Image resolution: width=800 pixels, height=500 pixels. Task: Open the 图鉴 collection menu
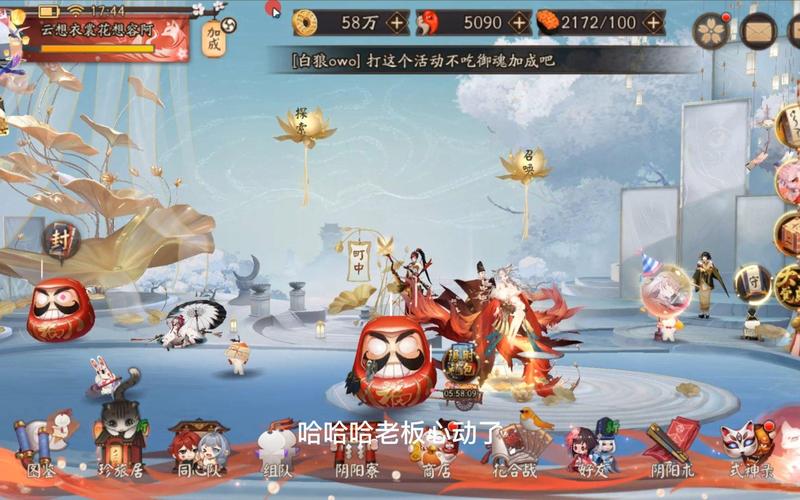coord(40,448)
